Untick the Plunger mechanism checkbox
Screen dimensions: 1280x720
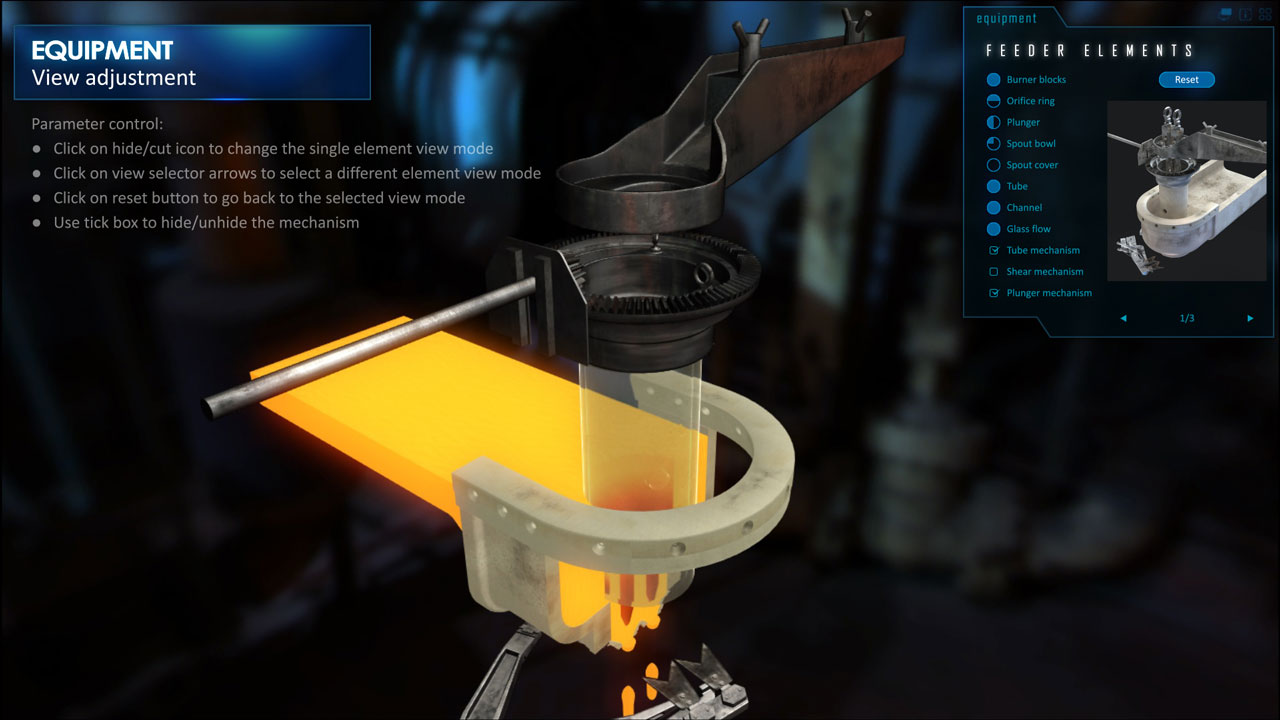tap(994, 293)
